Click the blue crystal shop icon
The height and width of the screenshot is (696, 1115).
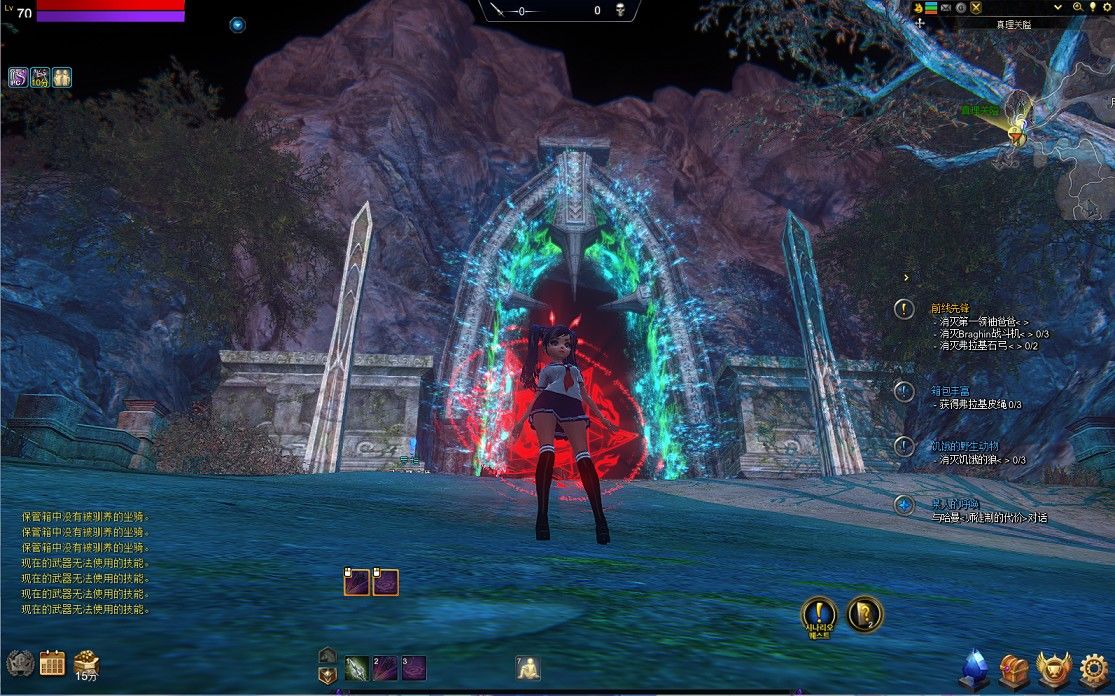point(974,668)
